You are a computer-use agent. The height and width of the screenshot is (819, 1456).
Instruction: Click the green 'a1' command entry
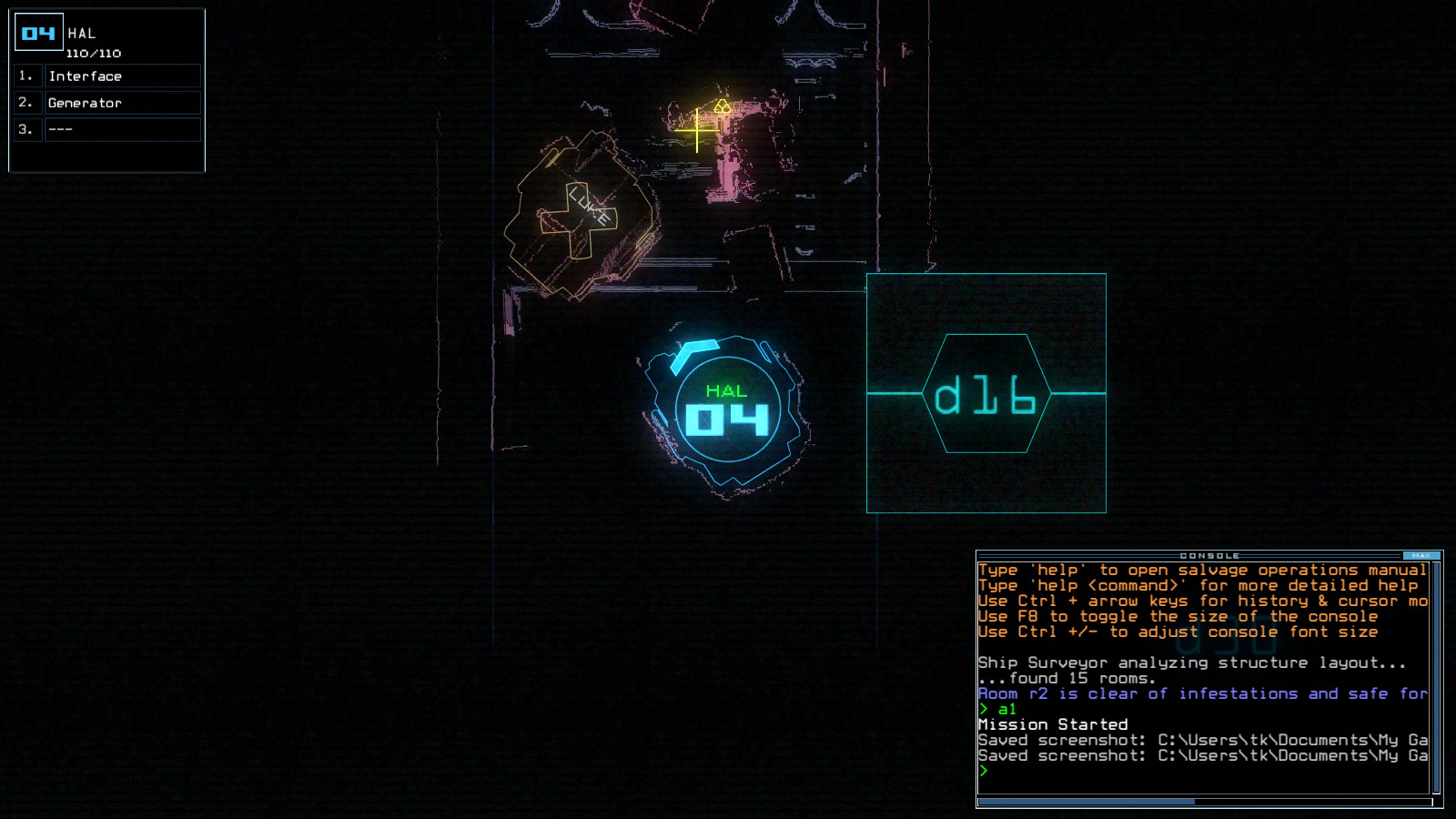[1005, 708]
